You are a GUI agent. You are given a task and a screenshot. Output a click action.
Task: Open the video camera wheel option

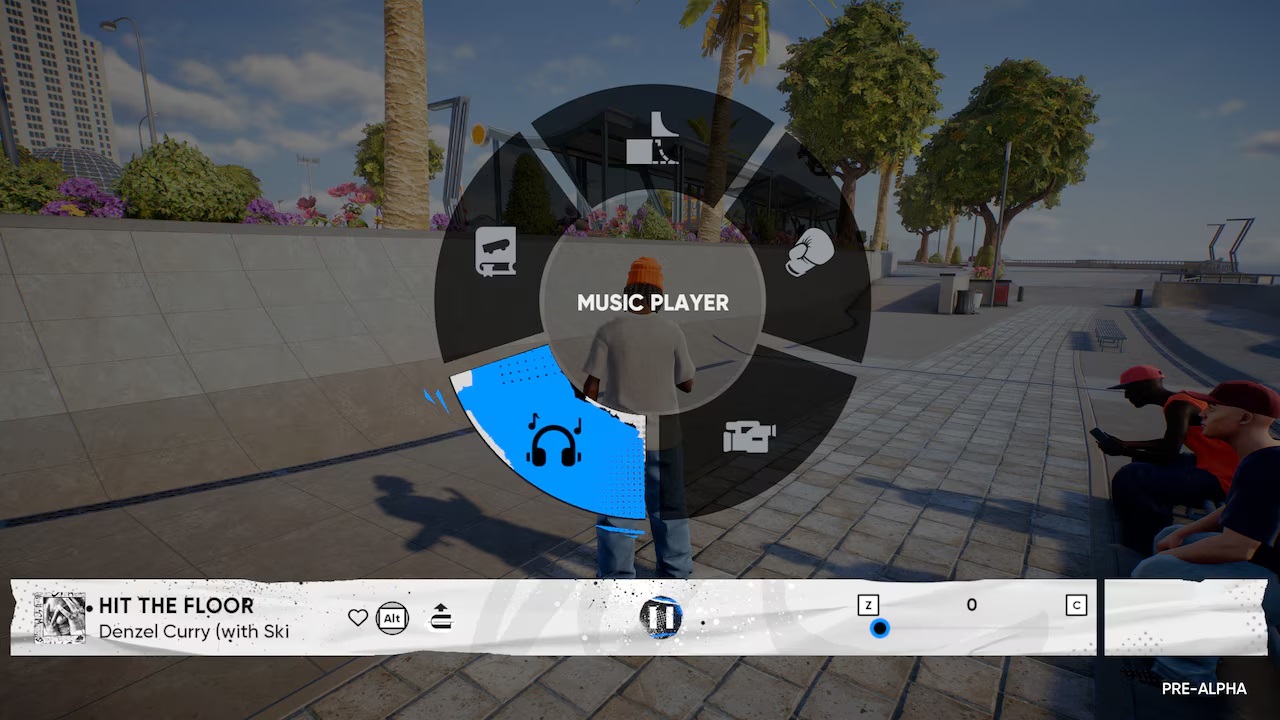pos(749,436)
